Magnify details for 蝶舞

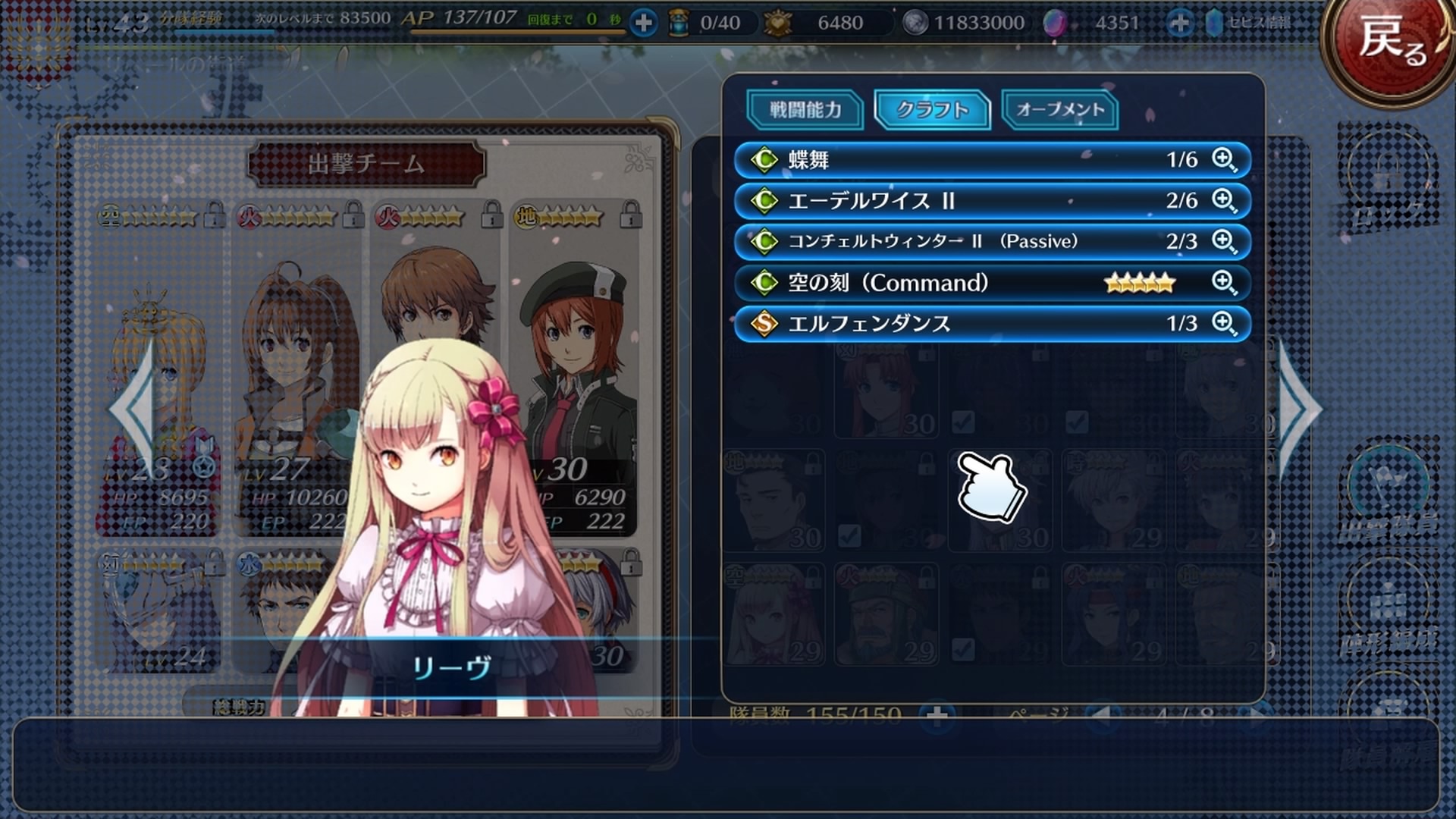1224,160
